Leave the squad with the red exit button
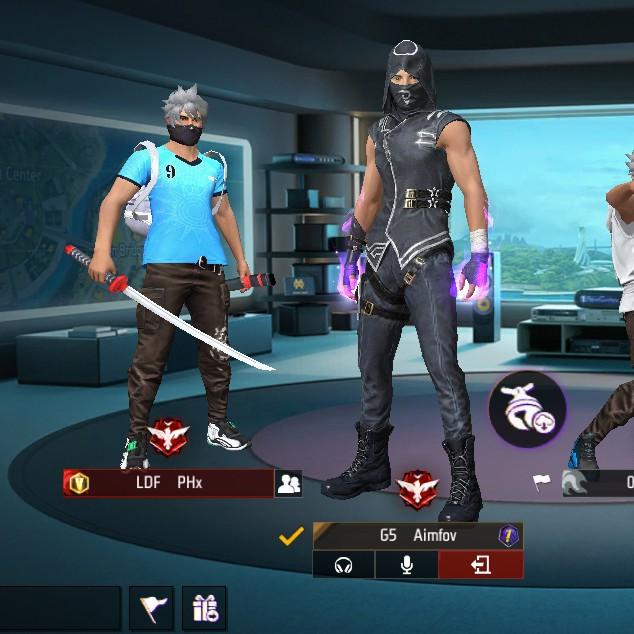 [481, 566]
